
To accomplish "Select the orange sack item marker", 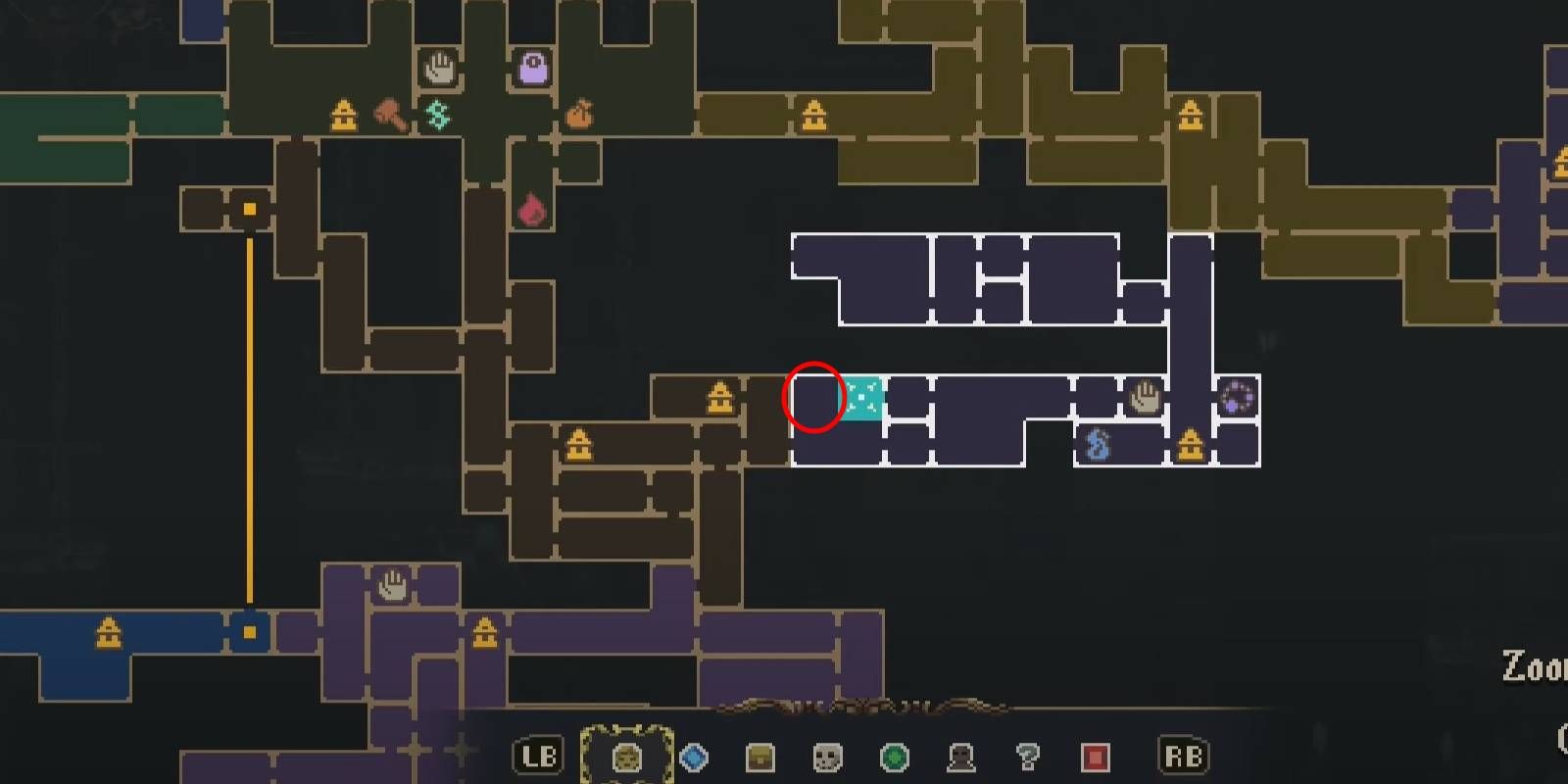I will pos(581,113).
